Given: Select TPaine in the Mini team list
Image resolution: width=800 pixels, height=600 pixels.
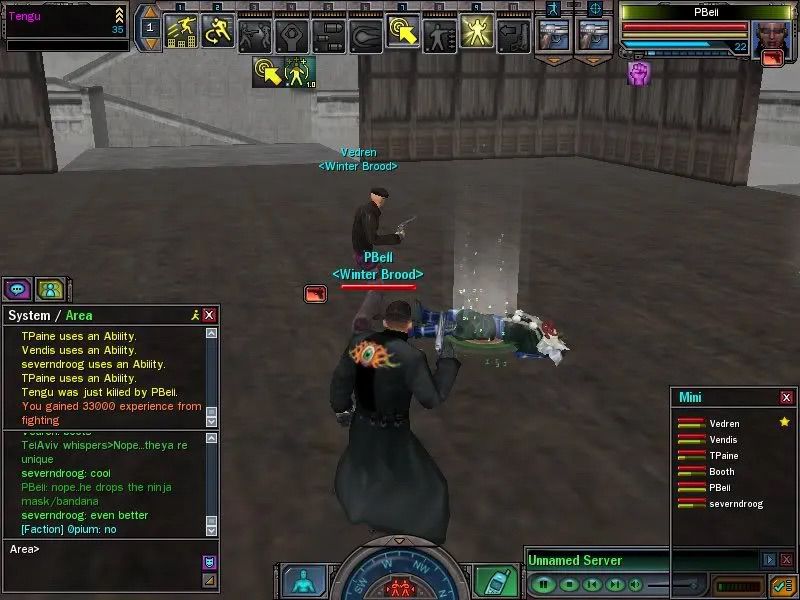Looking at the screenshot, I should click(724, 456).
